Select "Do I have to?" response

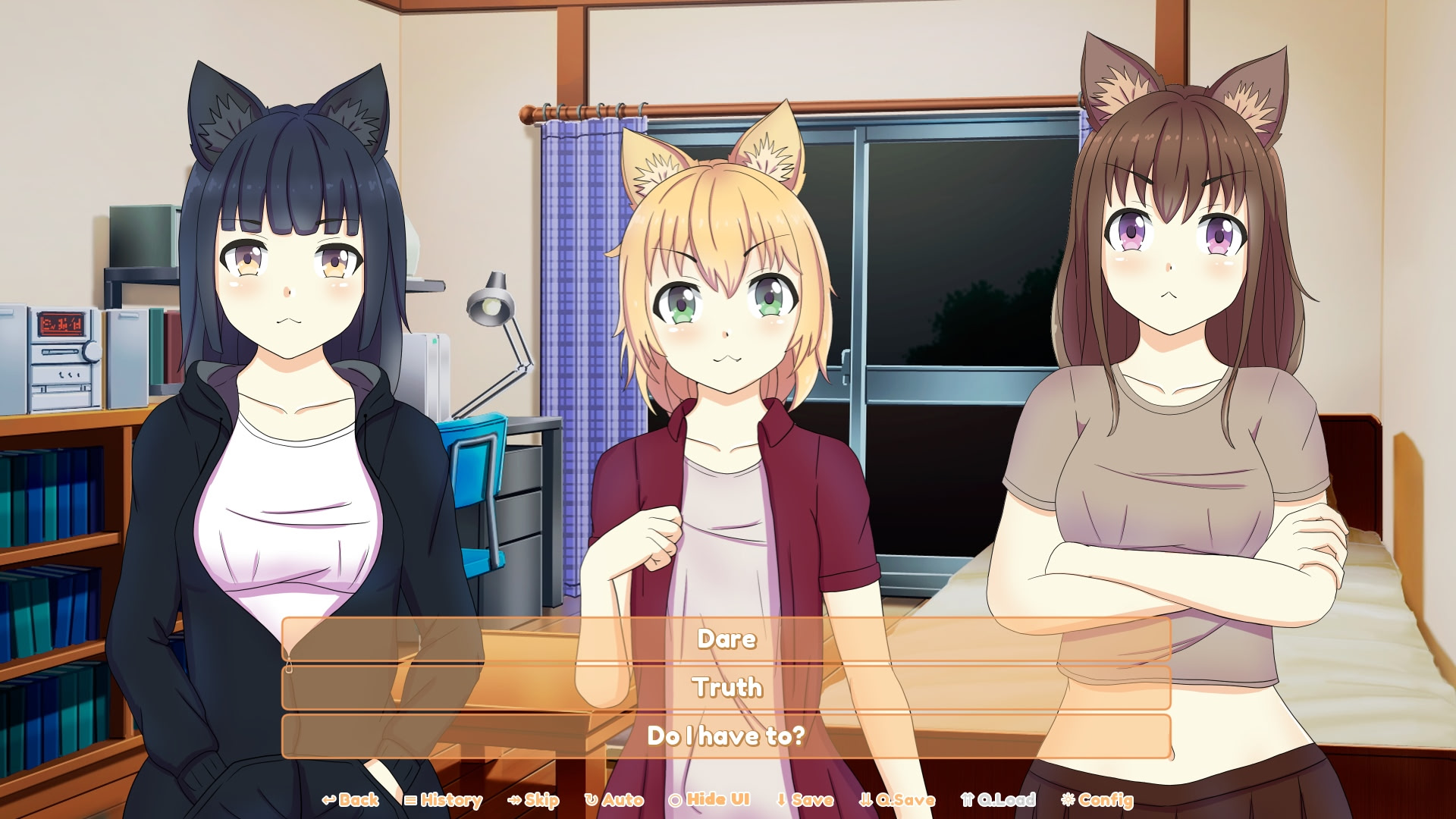click(726, 736)
